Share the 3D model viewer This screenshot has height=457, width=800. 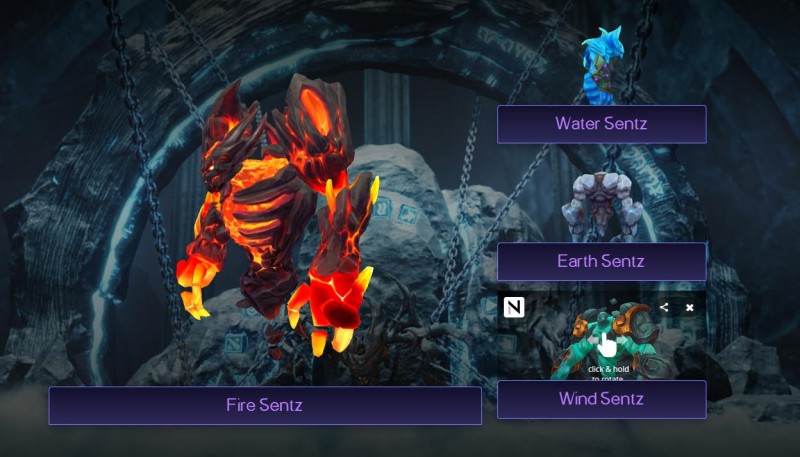click(x=664, y=307)
